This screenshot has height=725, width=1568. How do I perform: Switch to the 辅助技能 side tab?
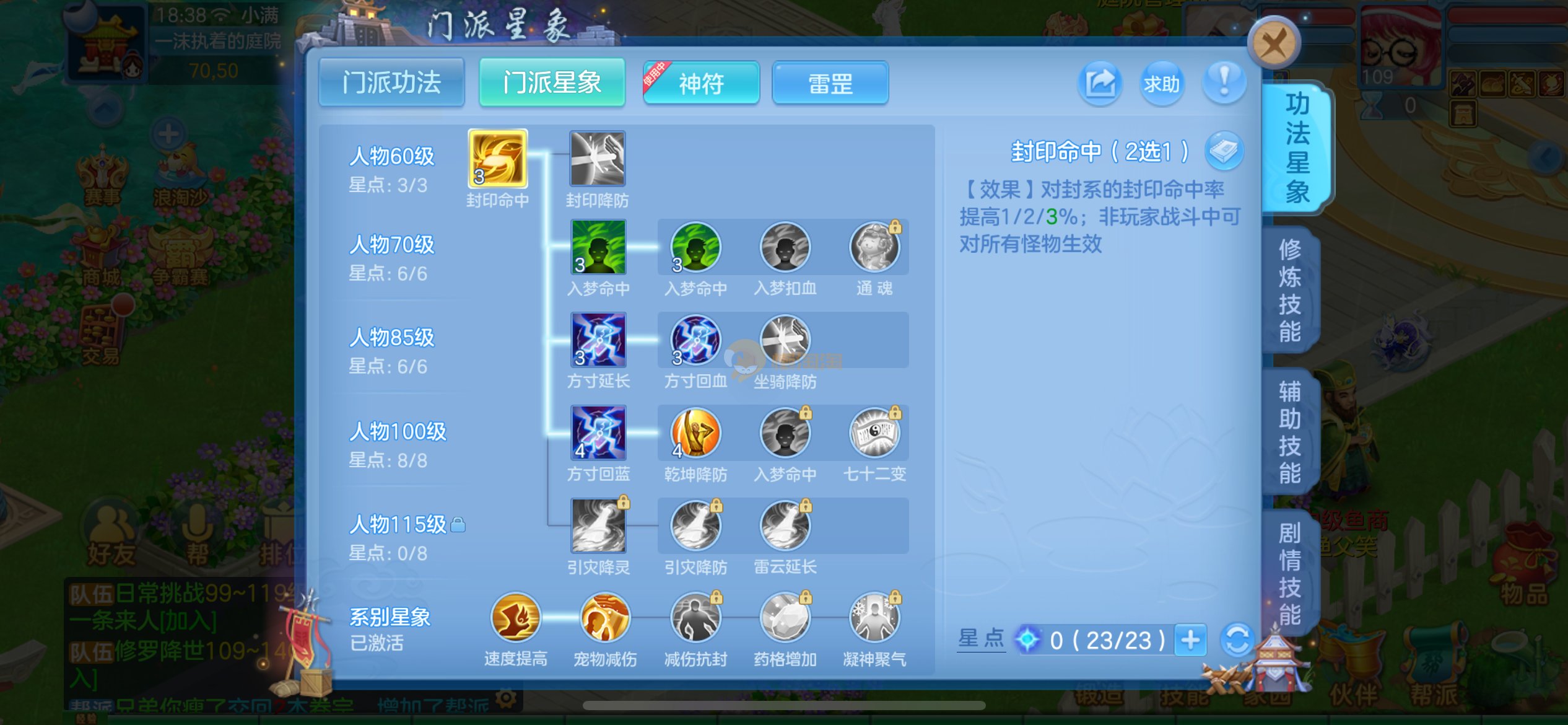pos(1290,432)
